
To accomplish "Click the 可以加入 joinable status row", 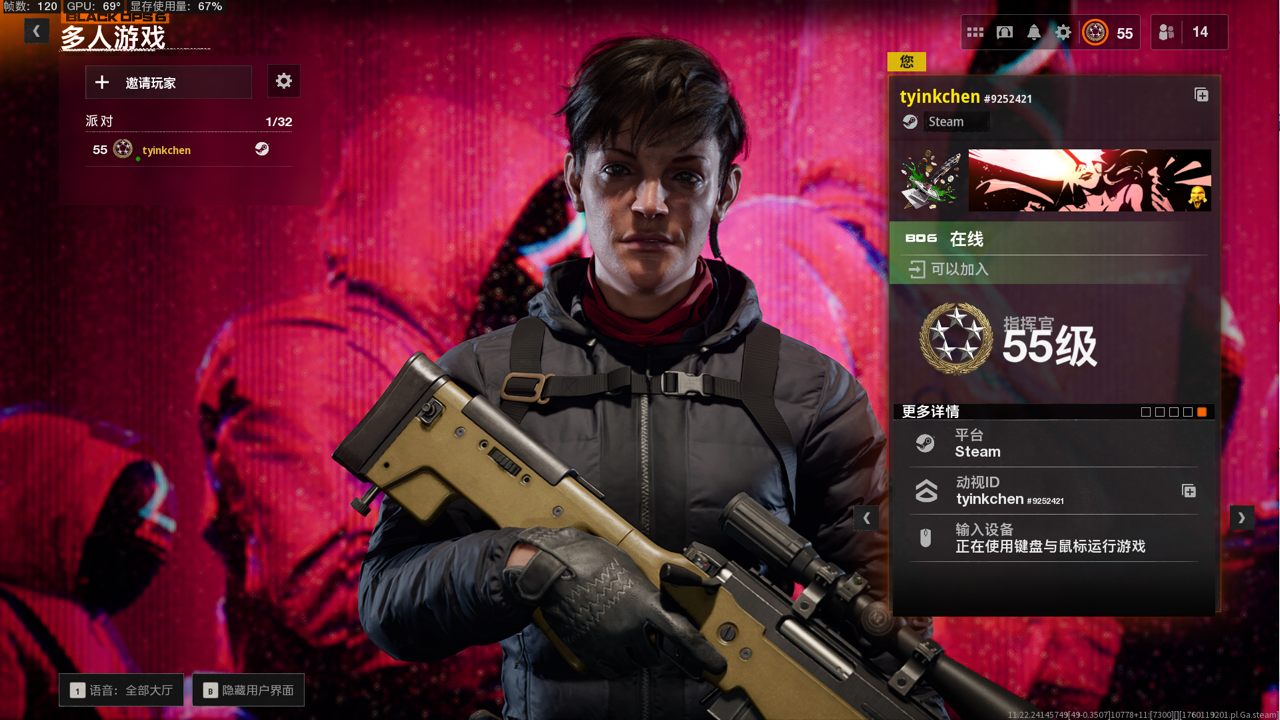I will (x=1048, y=269).
